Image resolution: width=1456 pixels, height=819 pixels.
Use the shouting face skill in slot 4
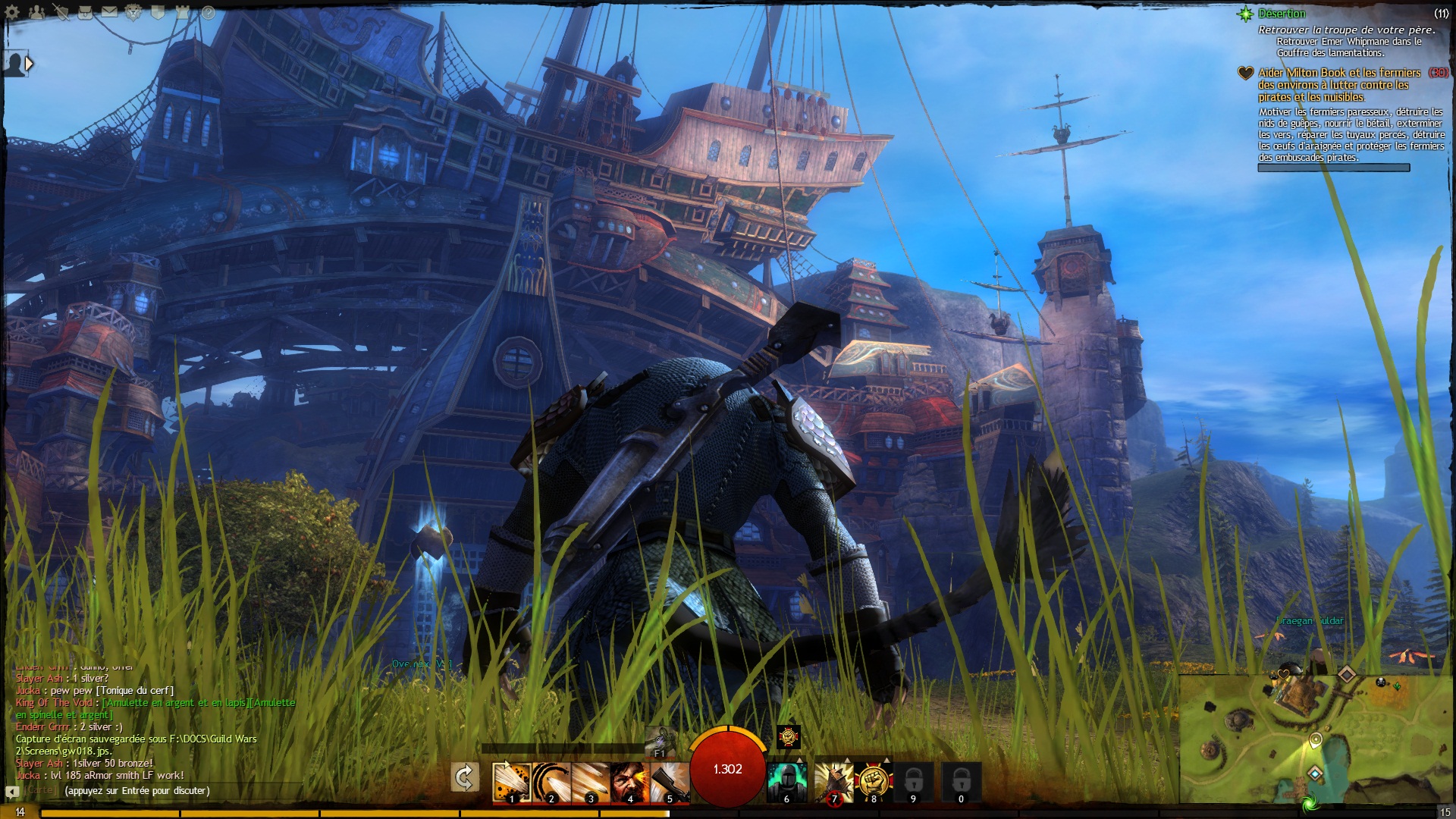tap(629, 782)
